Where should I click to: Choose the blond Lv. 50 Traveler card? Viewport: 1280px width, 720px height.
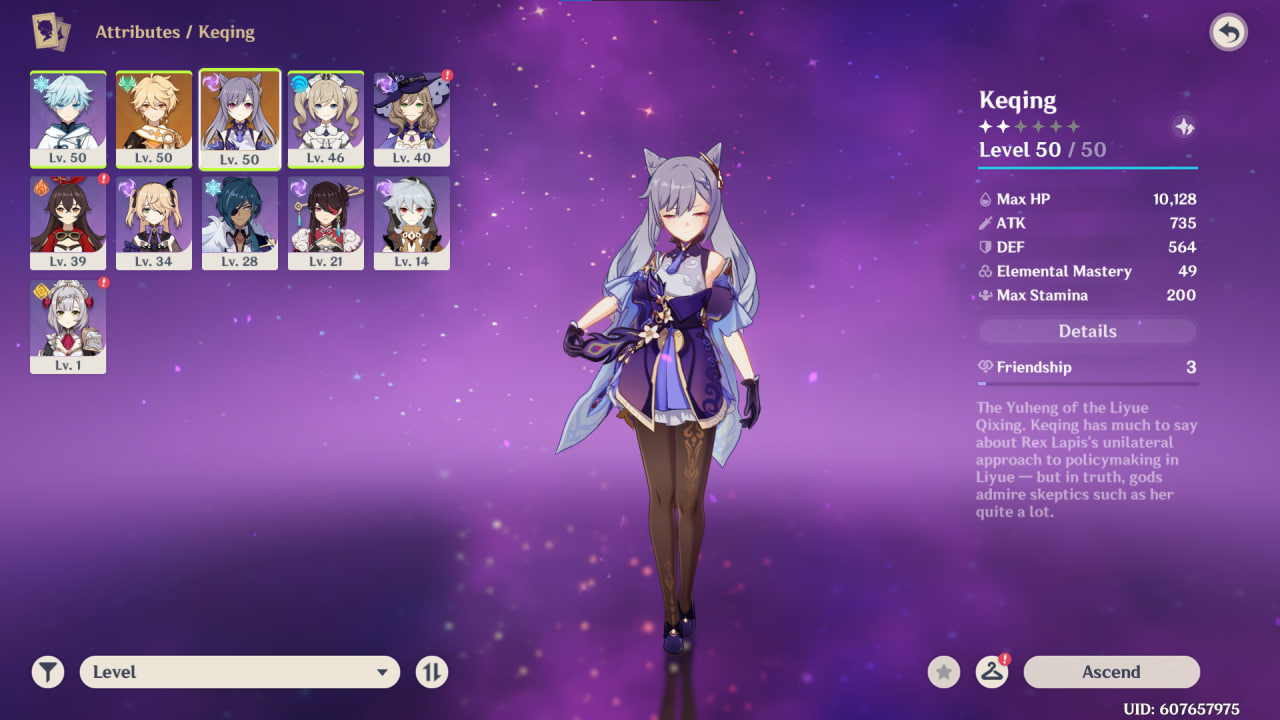pos(154,119)
